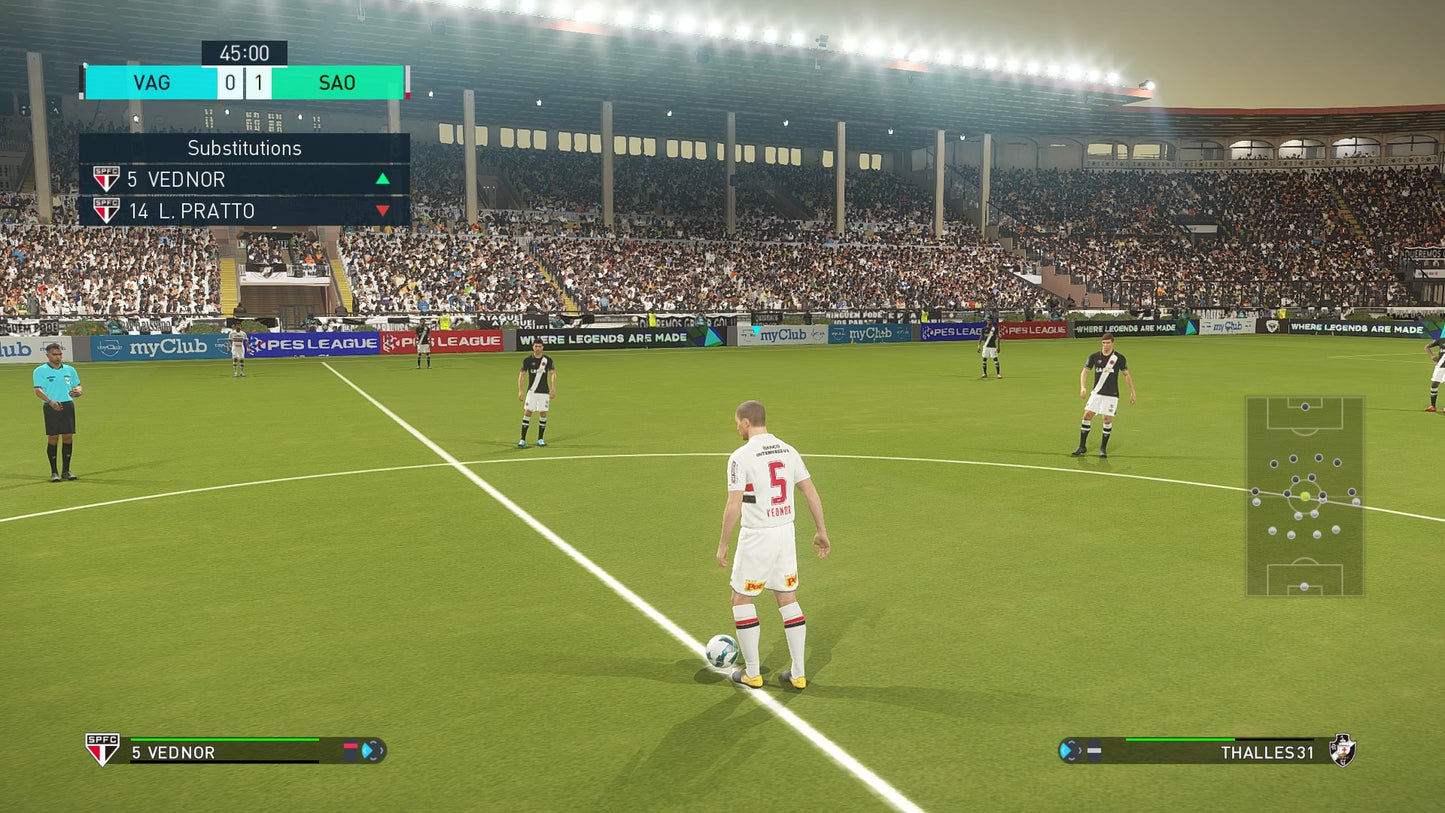
Task: Click the score divider between 0 and 1
Action: pyautogui.click(x=245, y=83)
